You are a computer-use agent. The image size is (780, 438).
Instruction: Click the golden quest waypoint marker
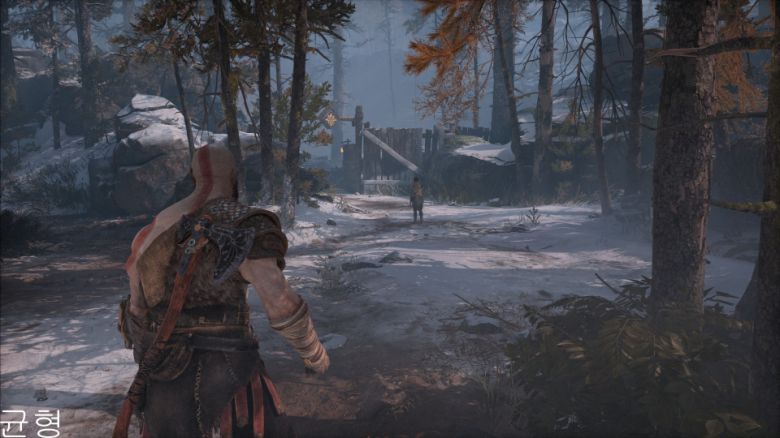330,119
